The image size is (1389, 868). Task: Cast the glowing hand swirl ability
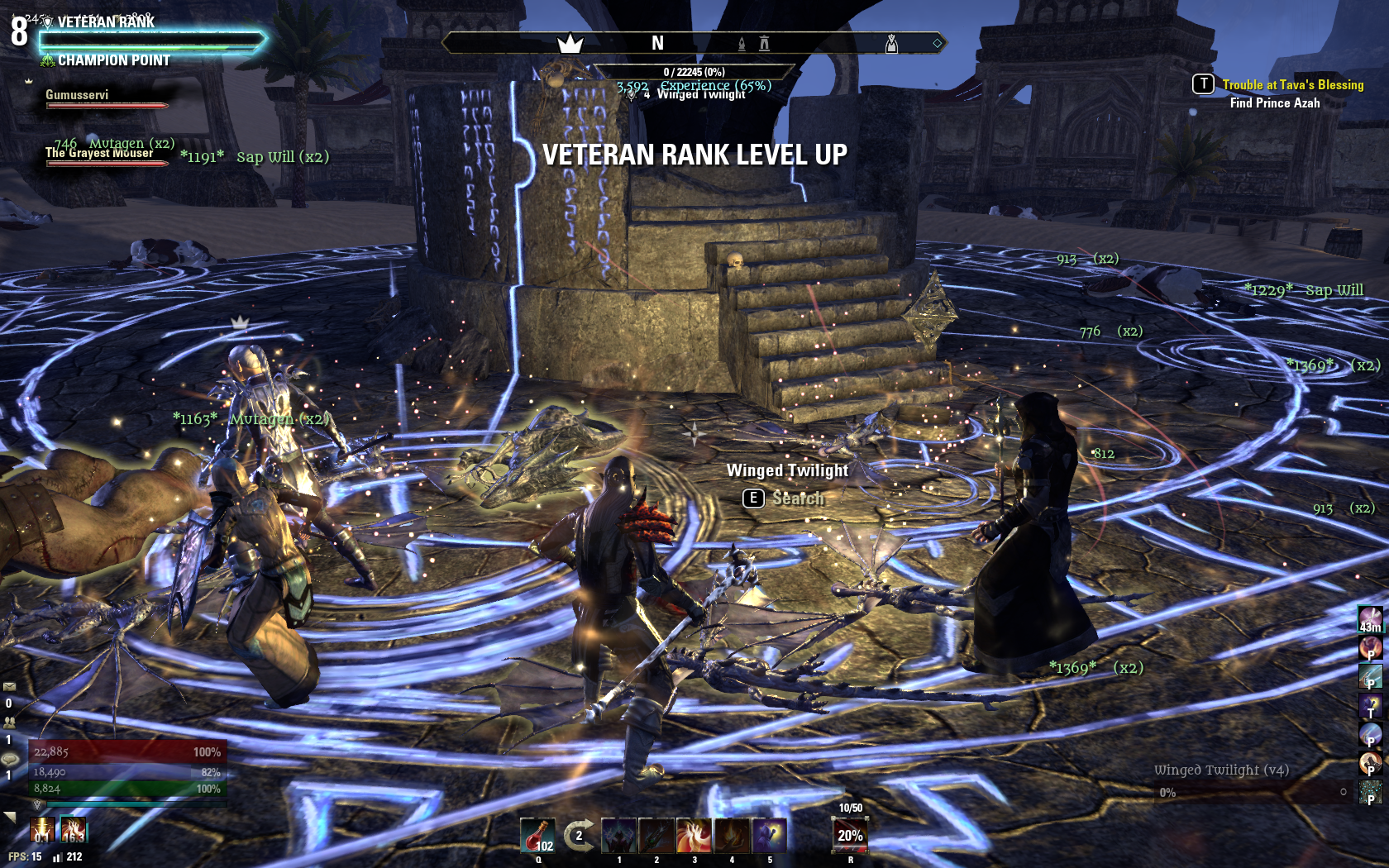click(694, 835)
